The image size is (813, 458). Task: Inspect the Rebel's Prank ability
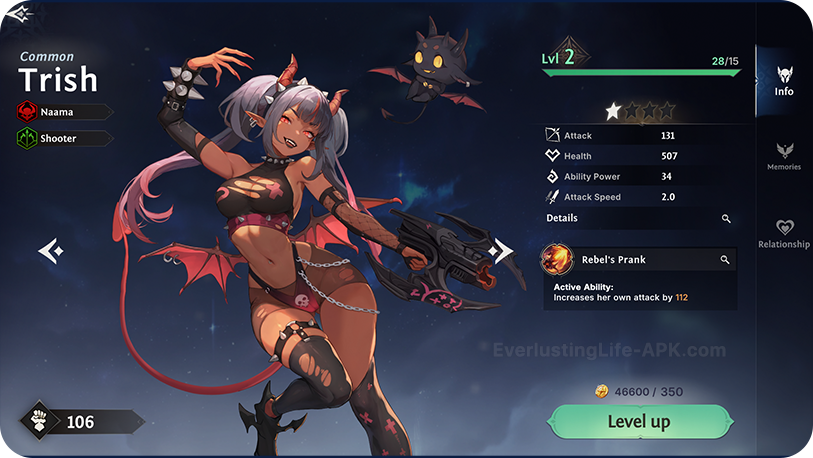coord(725,260)
